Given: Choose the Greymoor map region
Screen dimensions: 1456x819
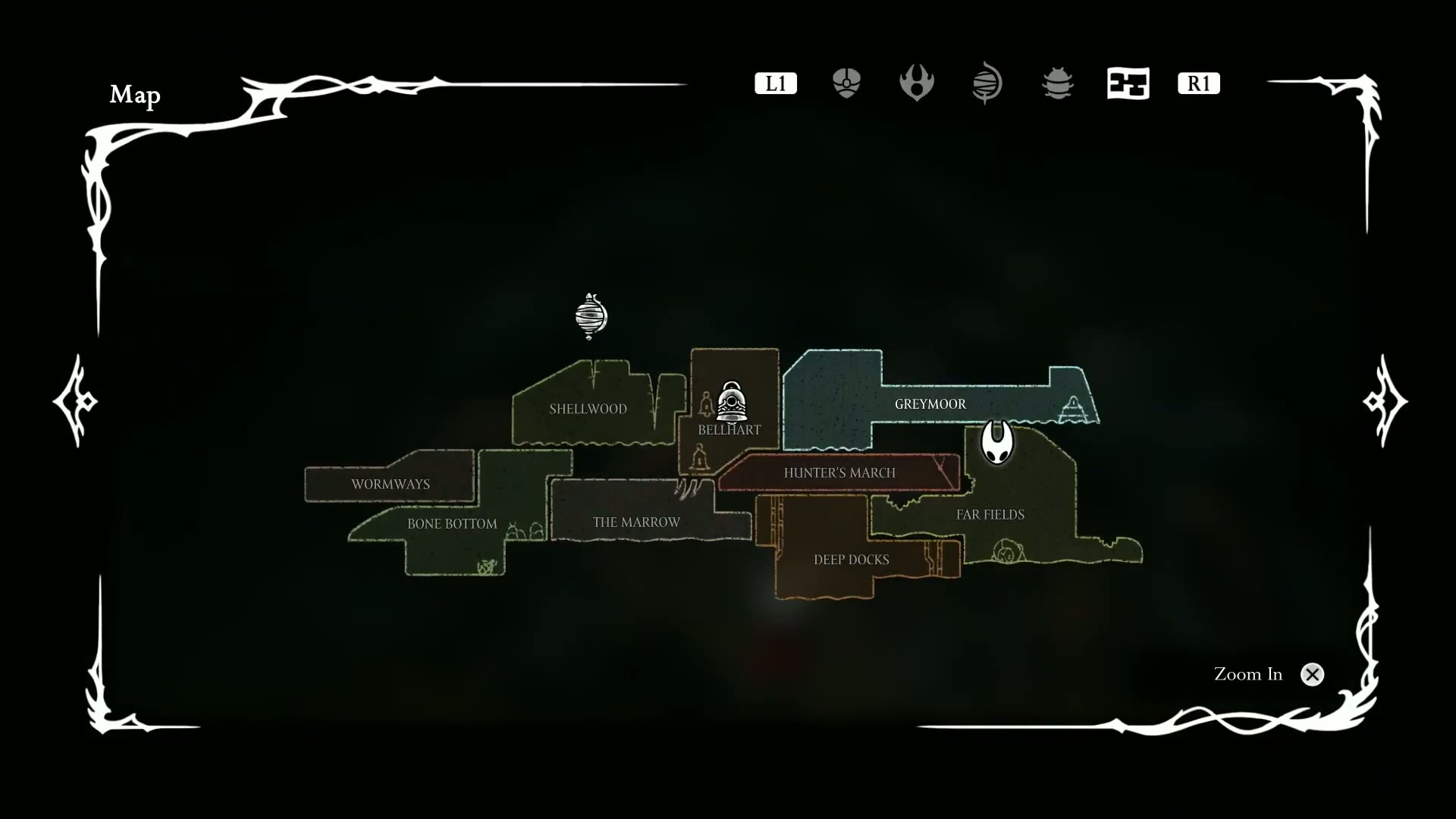Looking at the screenshot, I should (x=930, y=404).
